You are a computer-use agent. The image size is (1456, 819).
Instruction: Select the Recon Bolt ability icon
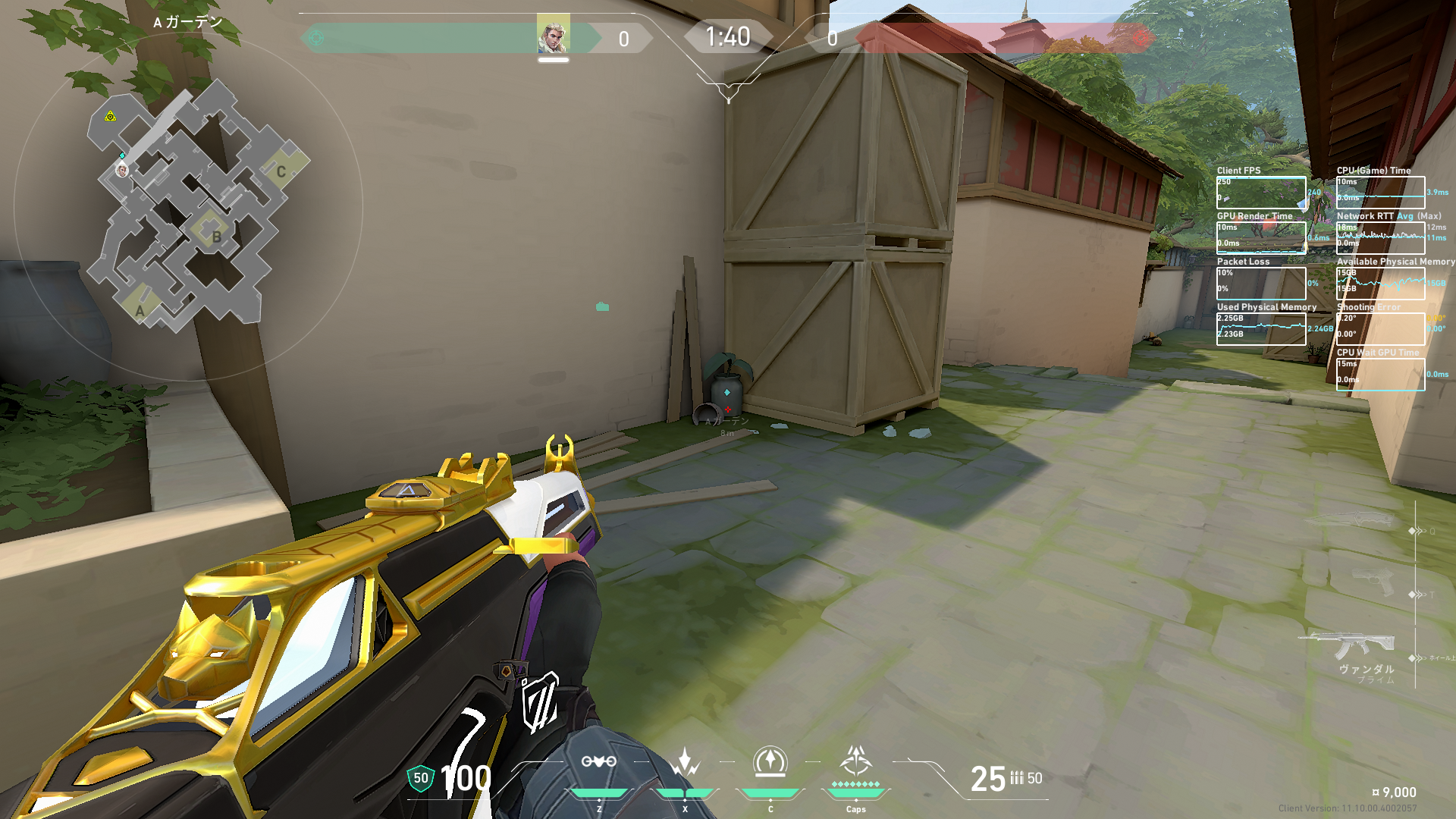point(770,762)
